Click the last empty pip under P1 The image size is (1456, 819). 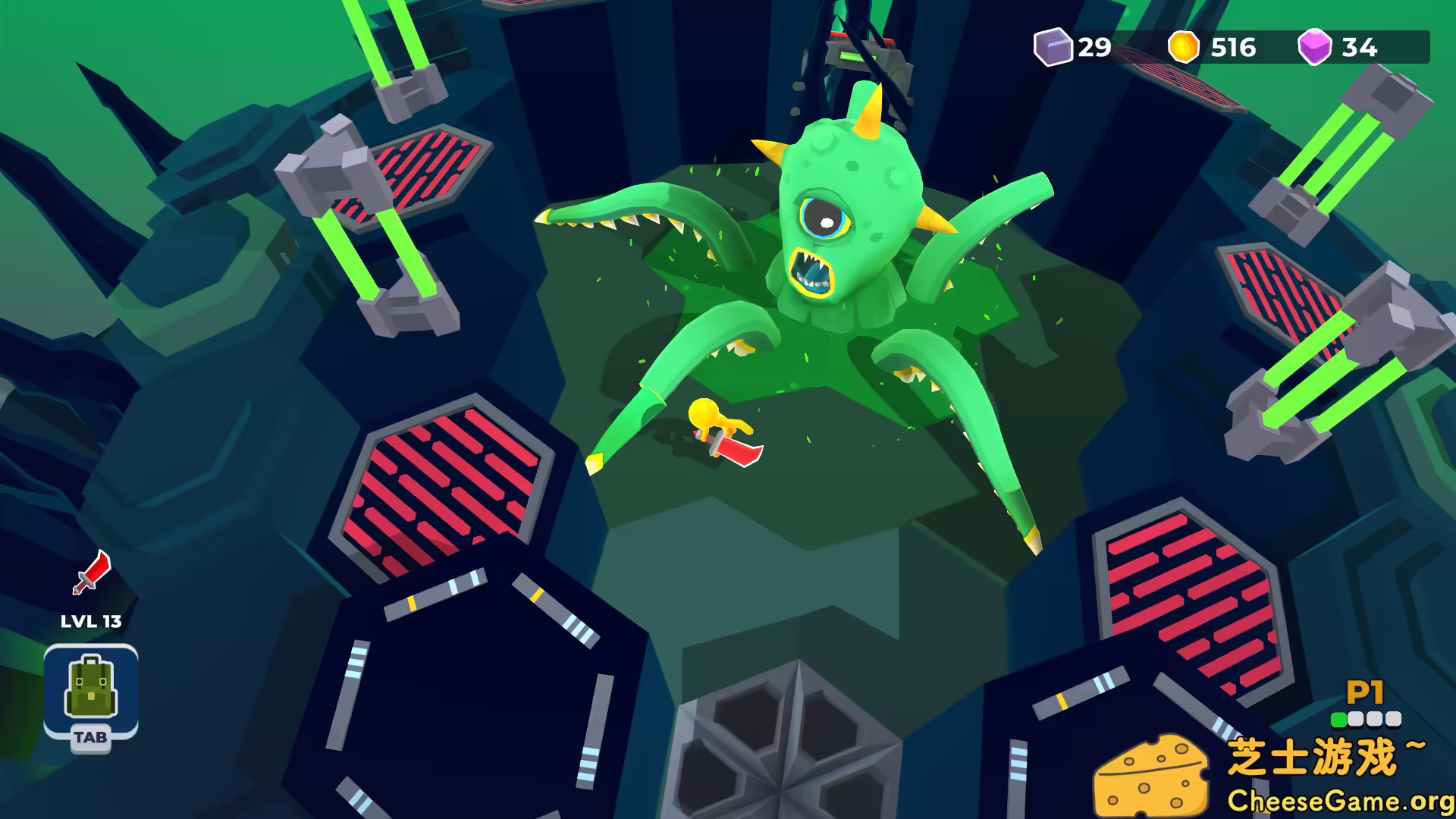point(1394,719)
